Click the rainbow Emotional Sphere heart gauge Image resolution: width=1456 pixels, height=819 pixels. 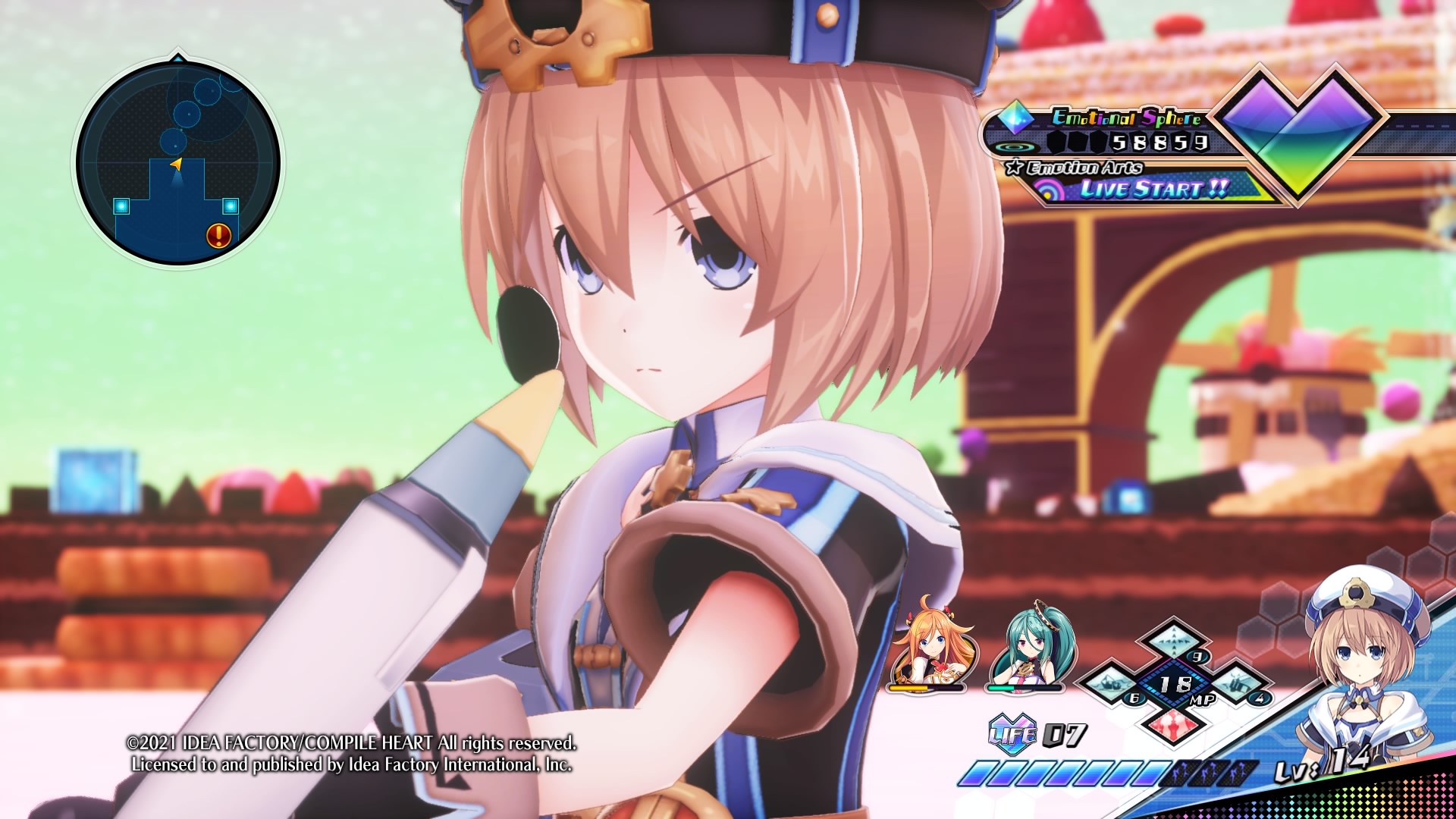[x=1298, y=130]
